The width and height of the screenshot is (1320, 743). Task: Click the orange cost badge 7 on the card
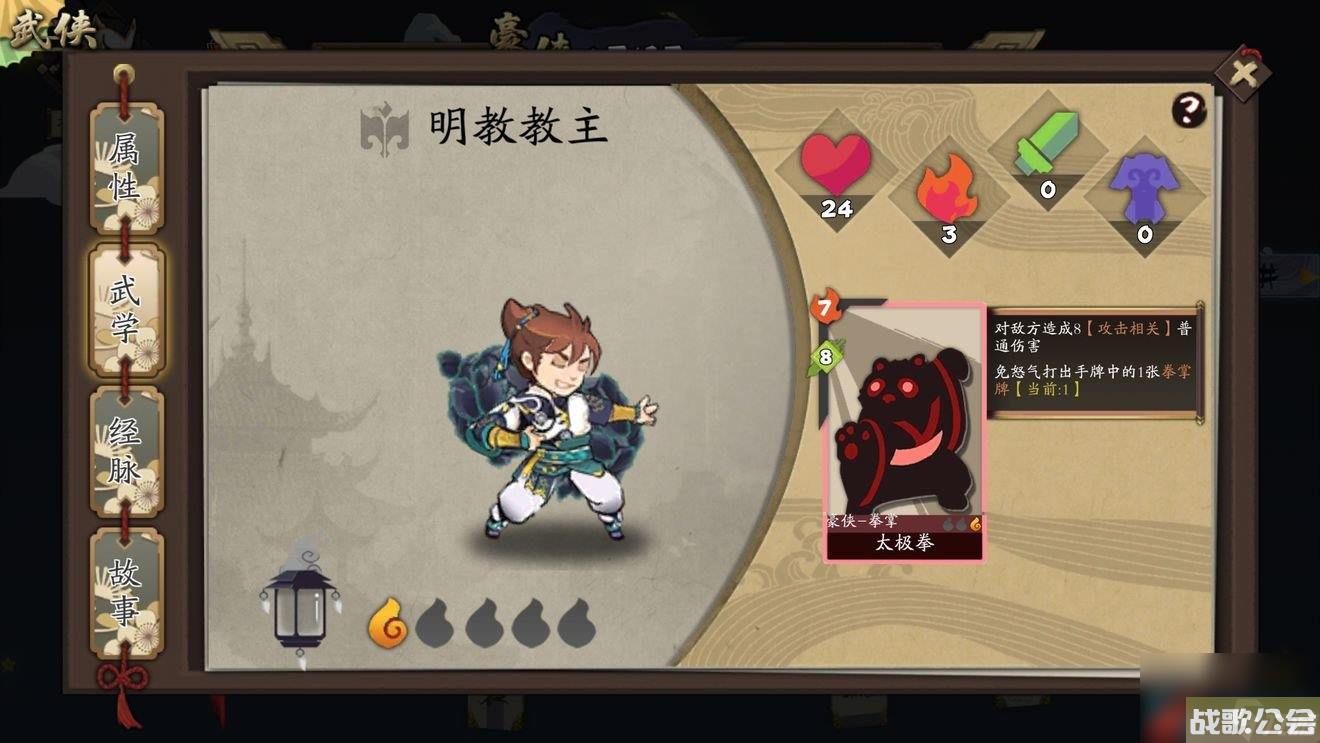click(x=826, y=305)
